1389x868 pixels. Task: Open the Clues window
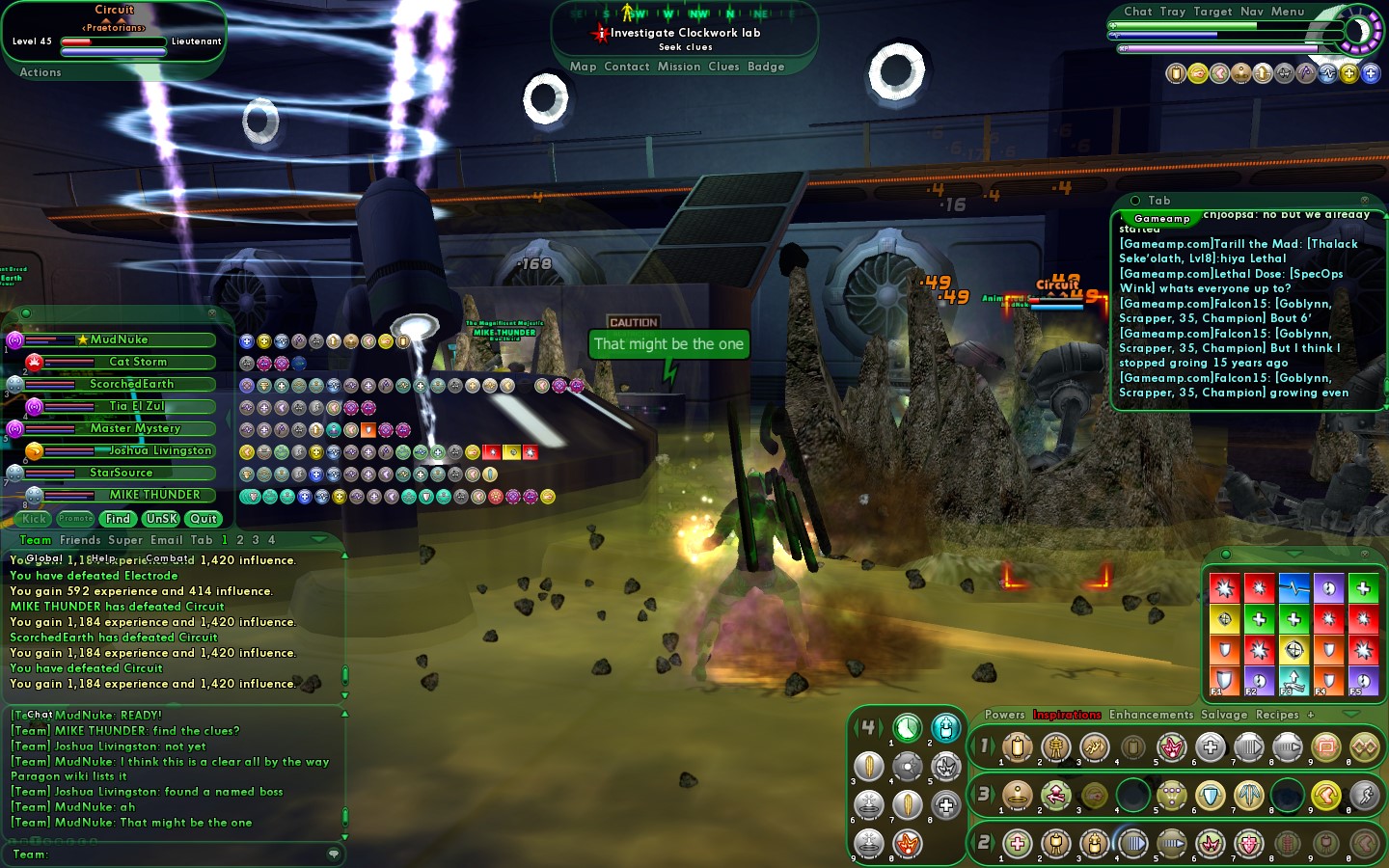[723, 67]
